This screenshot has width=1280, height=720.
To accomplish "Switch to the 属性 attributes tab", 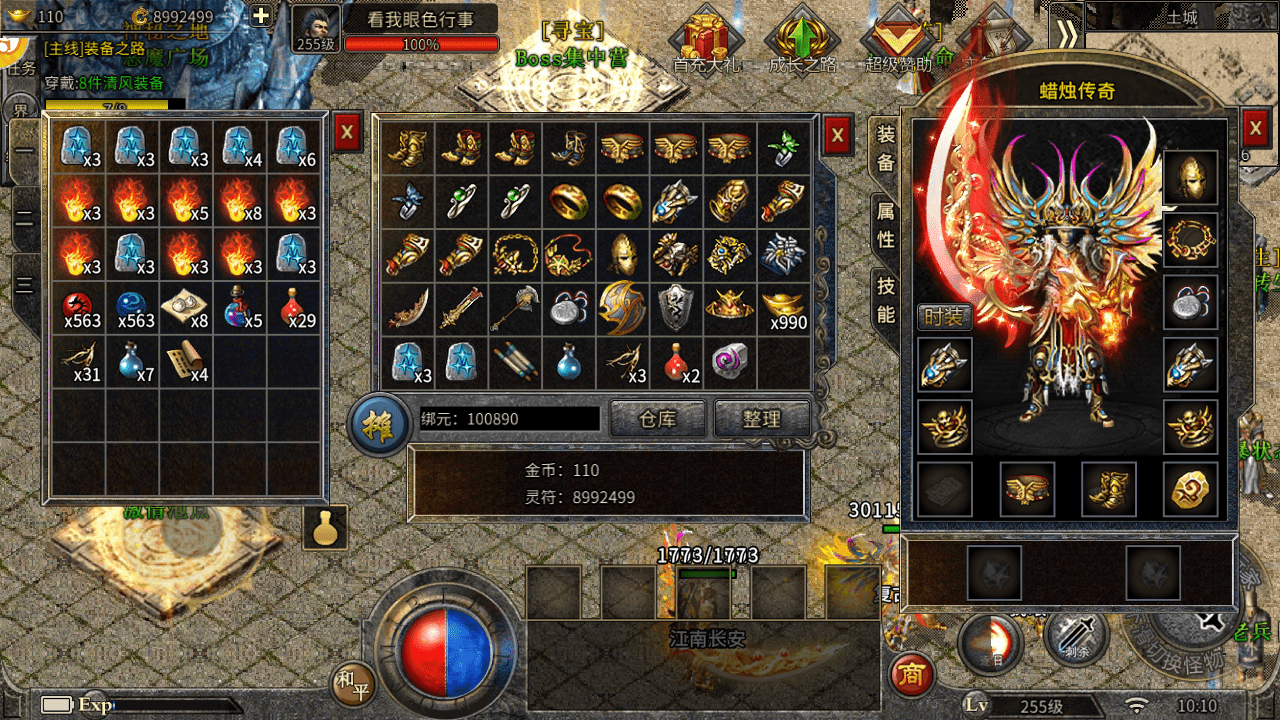I will (886, 225).
